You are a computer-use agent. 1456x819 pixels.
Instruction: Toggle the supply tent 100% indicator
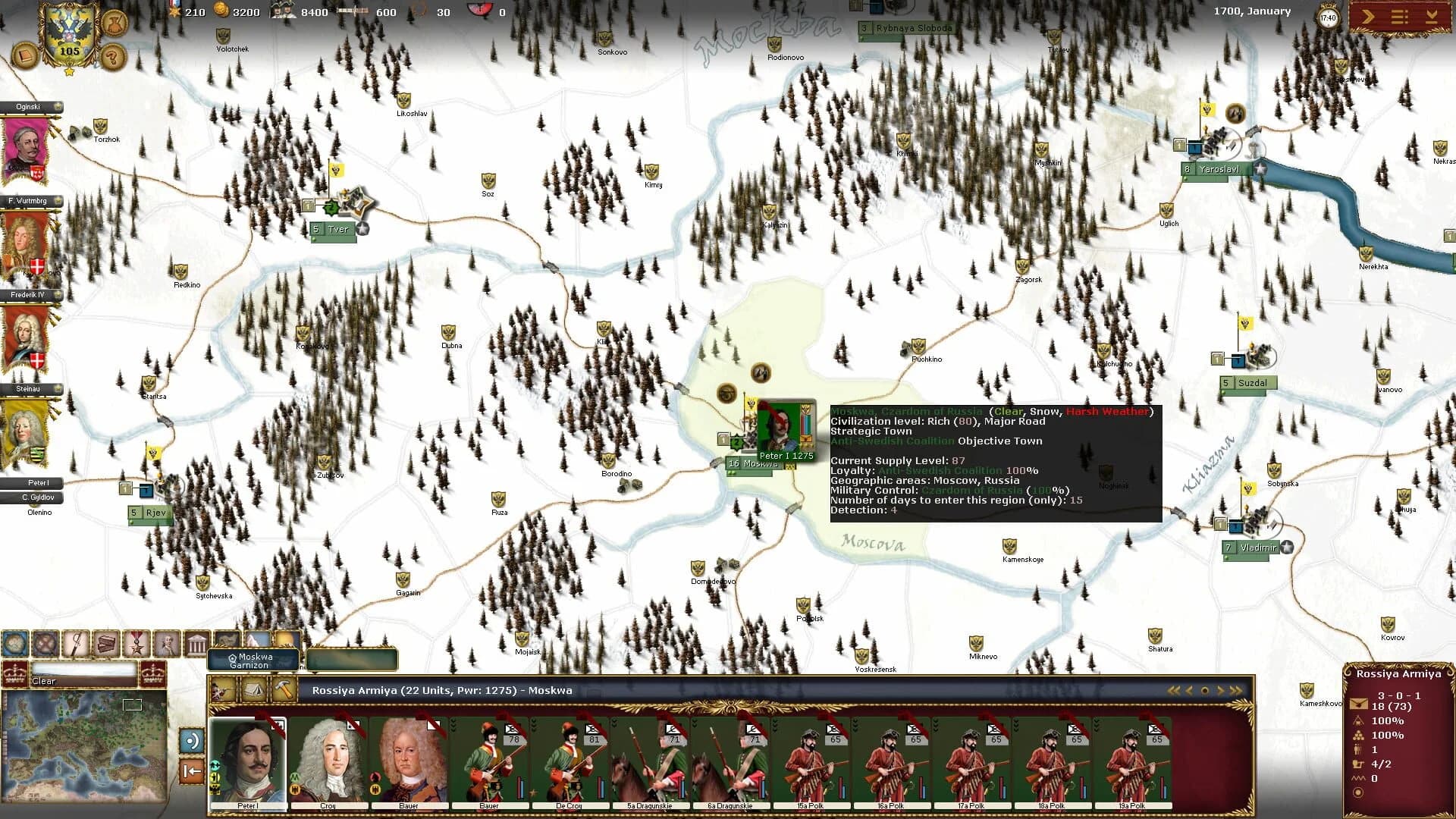1359,721
